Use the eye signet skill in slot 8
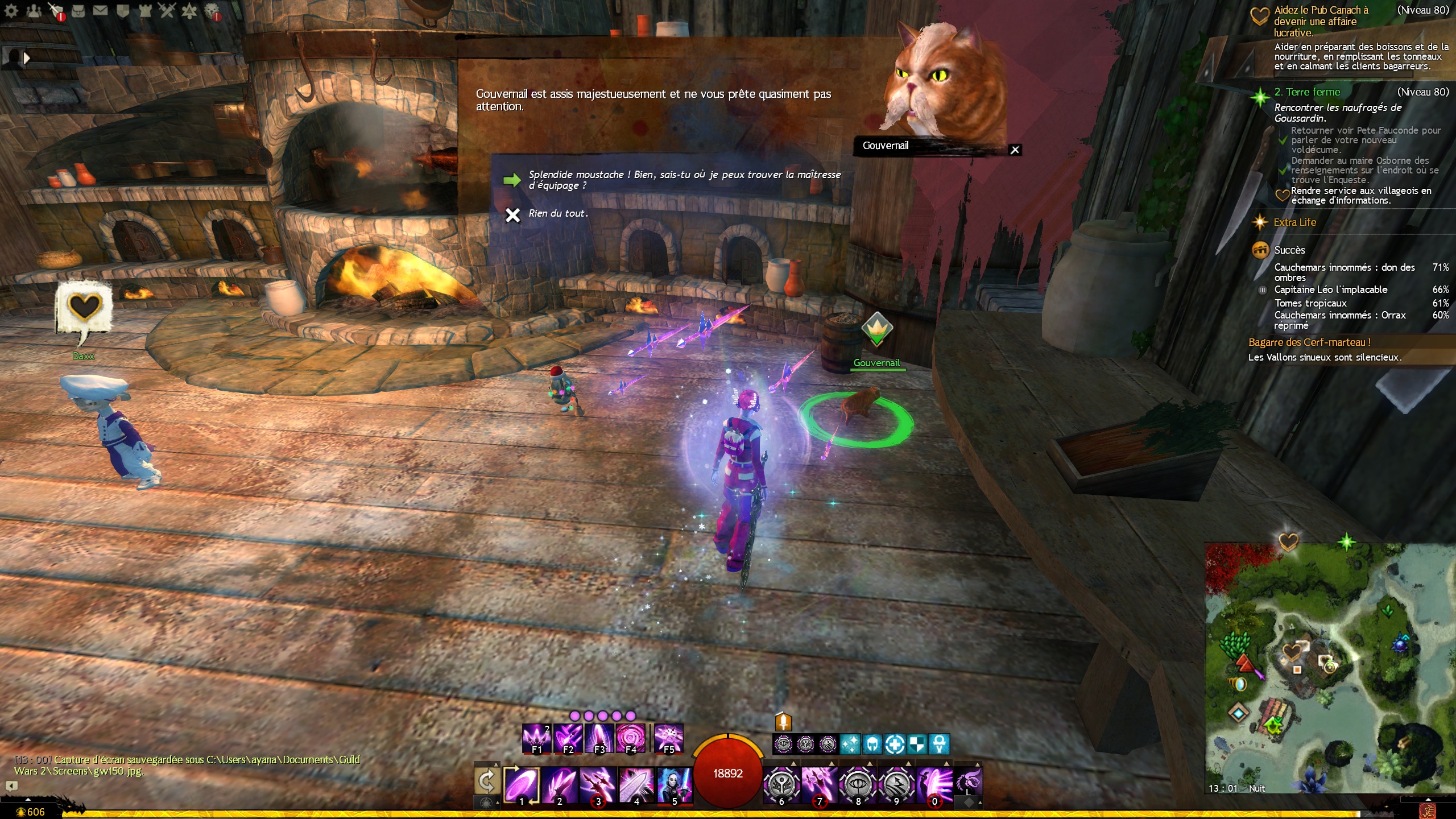Screen dimensions: 1456x819 coord(858,784)
